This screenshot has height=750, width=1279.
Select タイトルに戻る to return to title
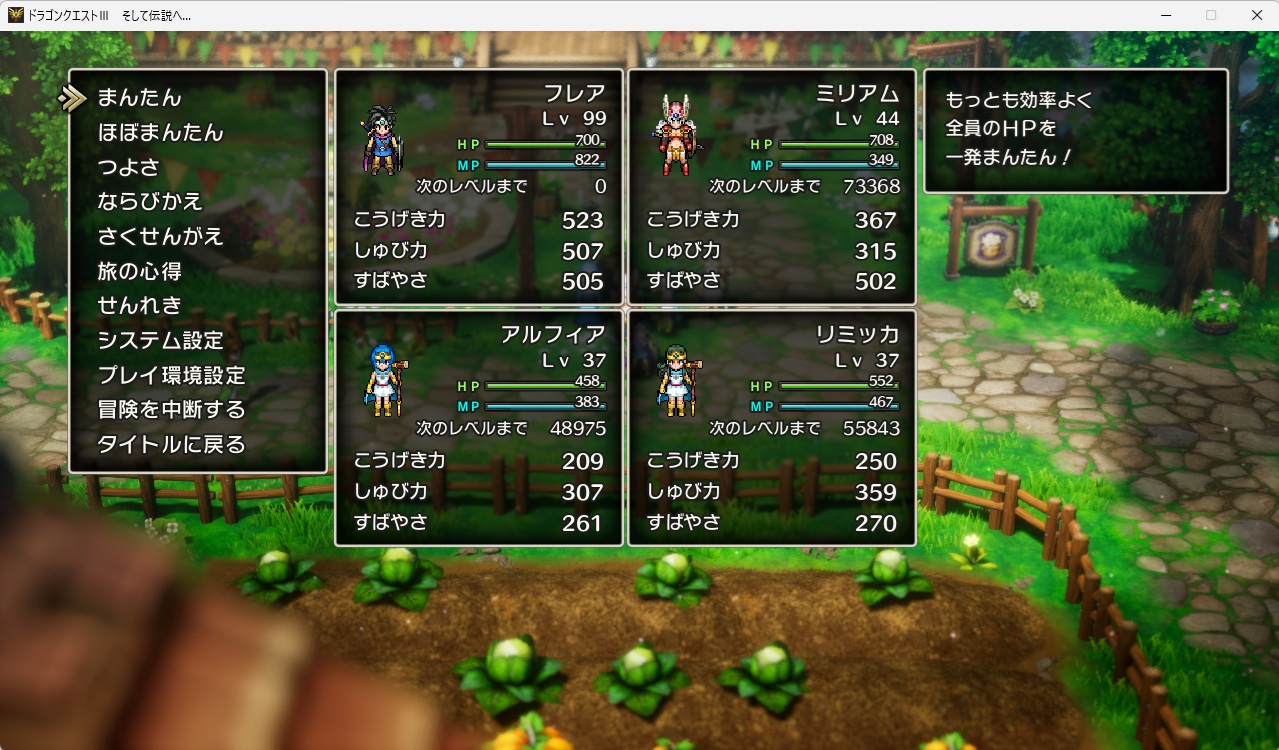[x=171, y=445]
